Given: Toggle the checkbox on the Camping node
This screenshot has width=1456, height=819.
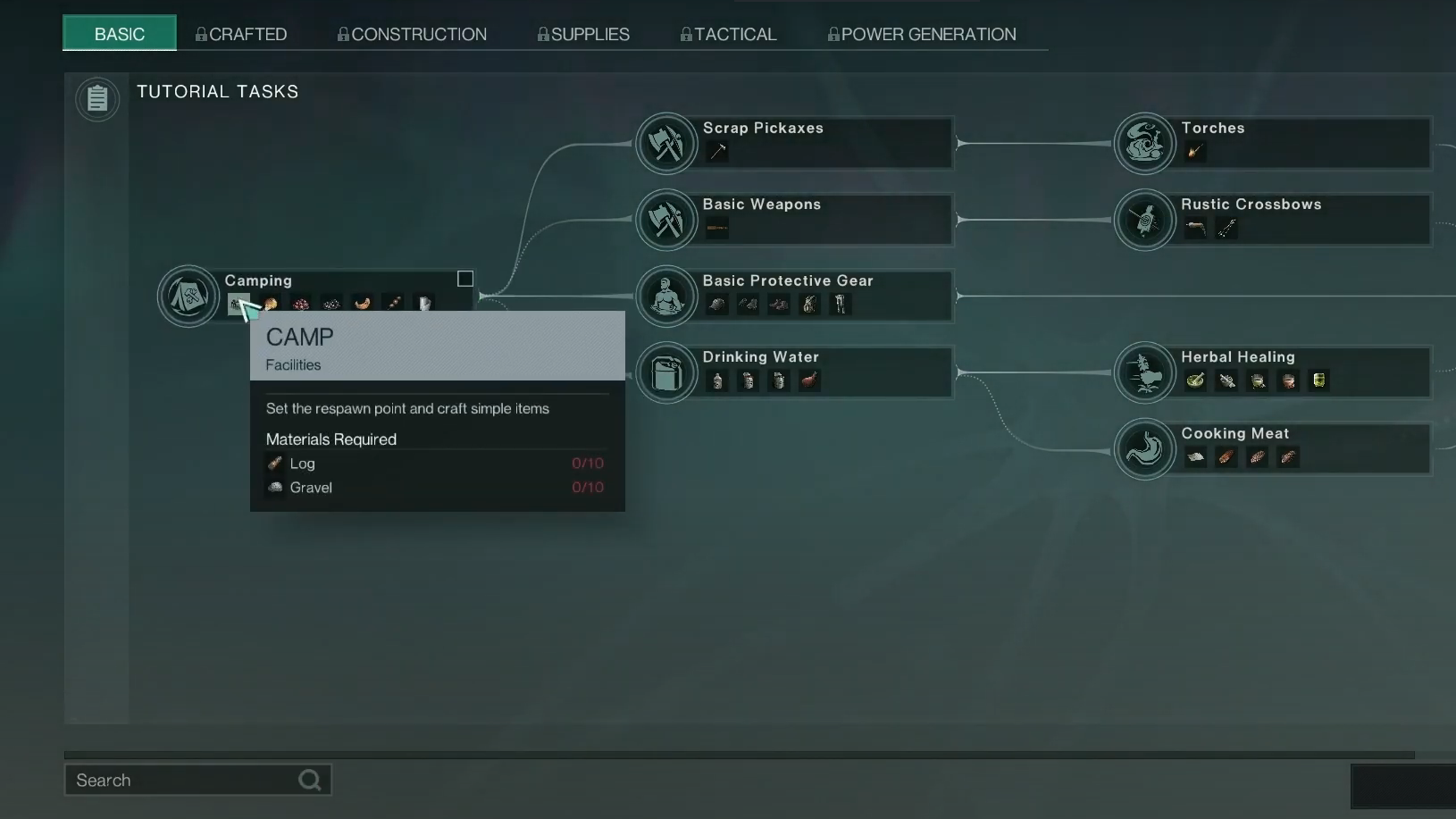Looking at the screenshot, I should point(464,278).
